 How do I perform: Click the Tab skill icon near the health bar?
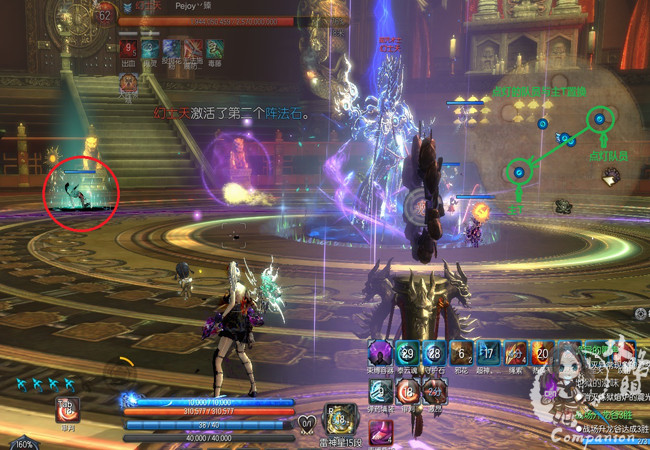(68, 408)
